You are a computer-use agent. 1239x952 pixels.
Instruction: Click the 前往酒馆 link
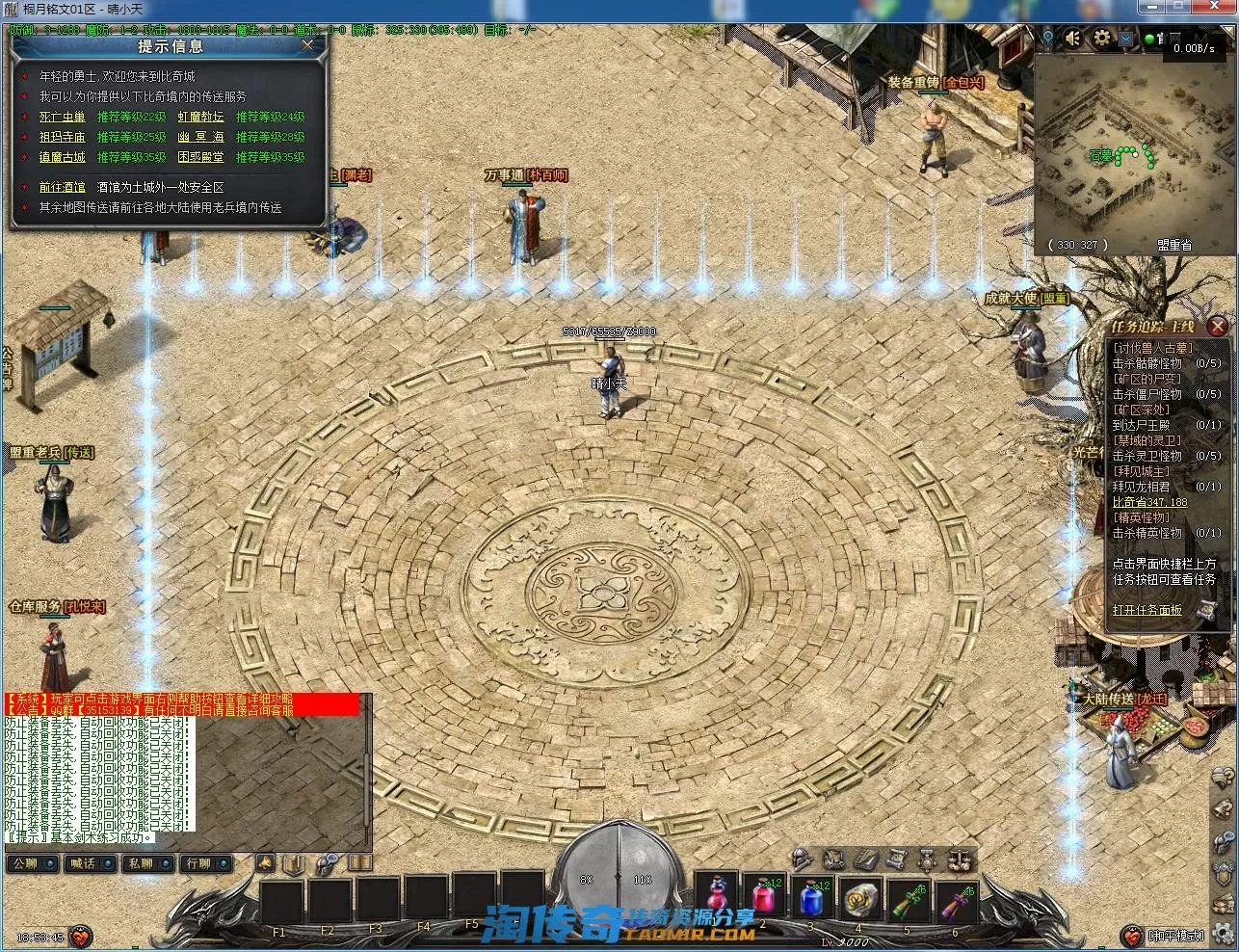(x=62, y=187)
